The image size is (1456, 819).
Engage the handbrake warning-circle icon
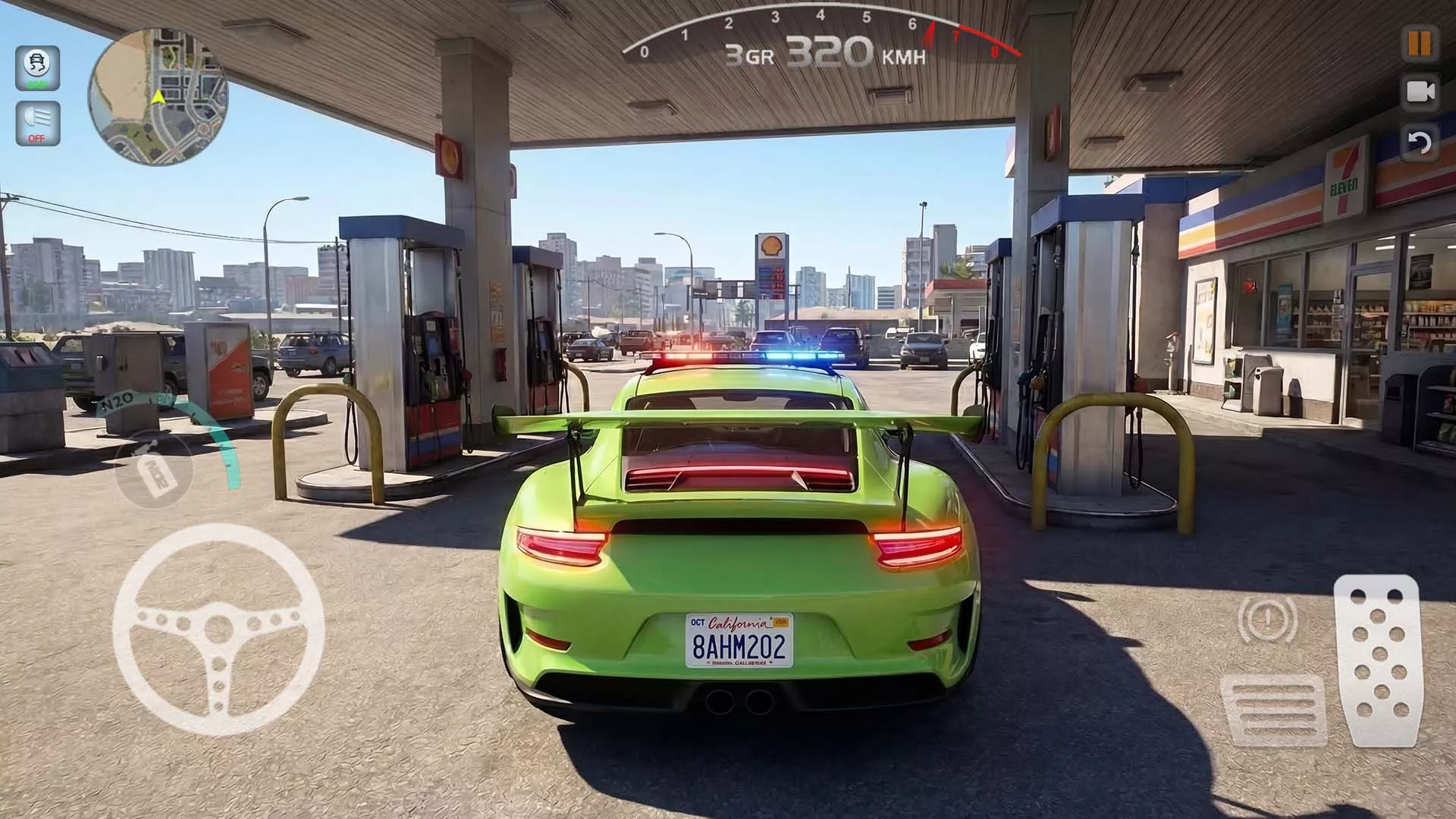pos(1267,618)
